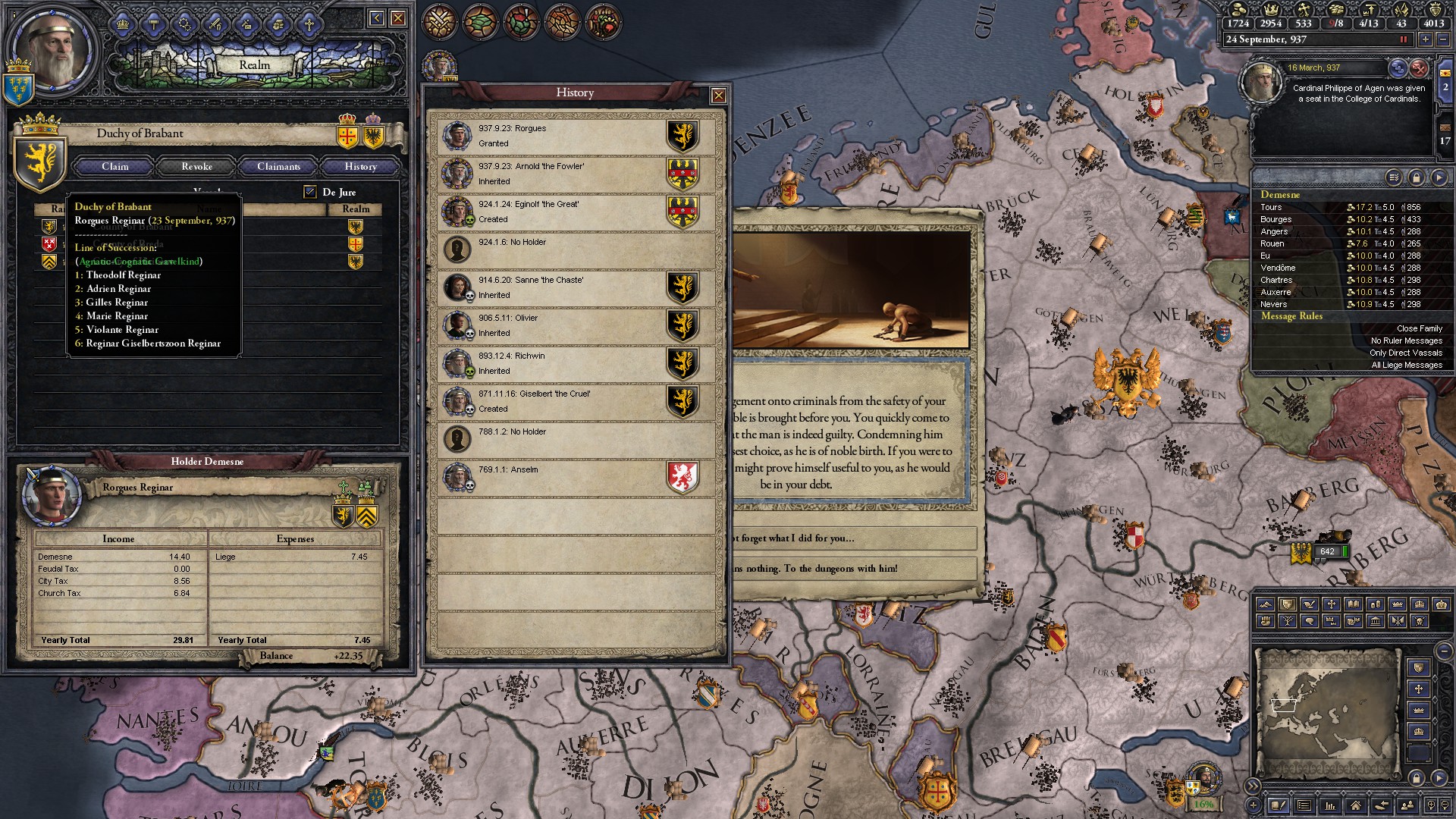Show the Claimants list
The image size is (1456, 819).
(278, 166)
